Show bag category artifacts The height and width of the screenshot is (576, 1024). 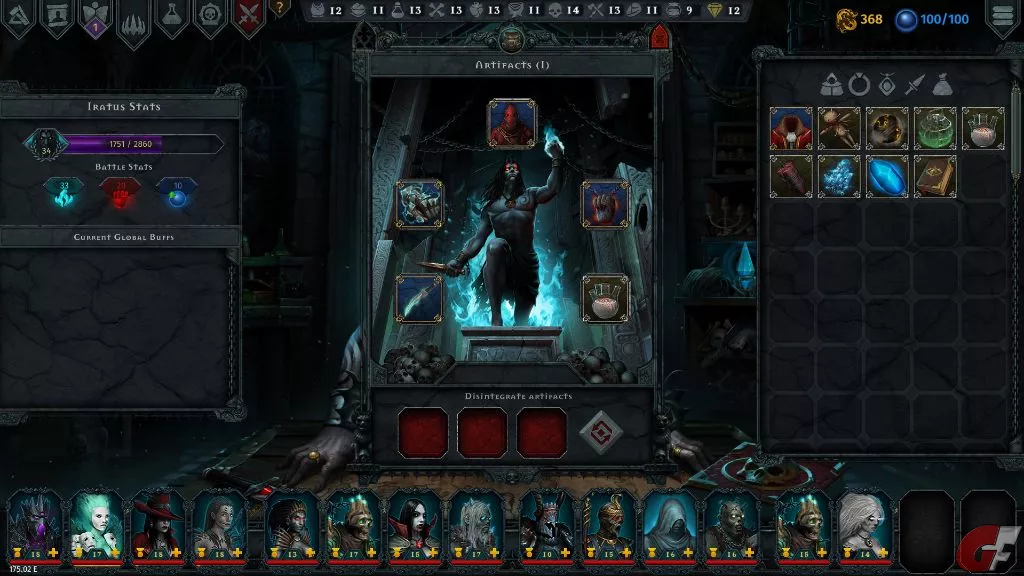tap(940, 85)
